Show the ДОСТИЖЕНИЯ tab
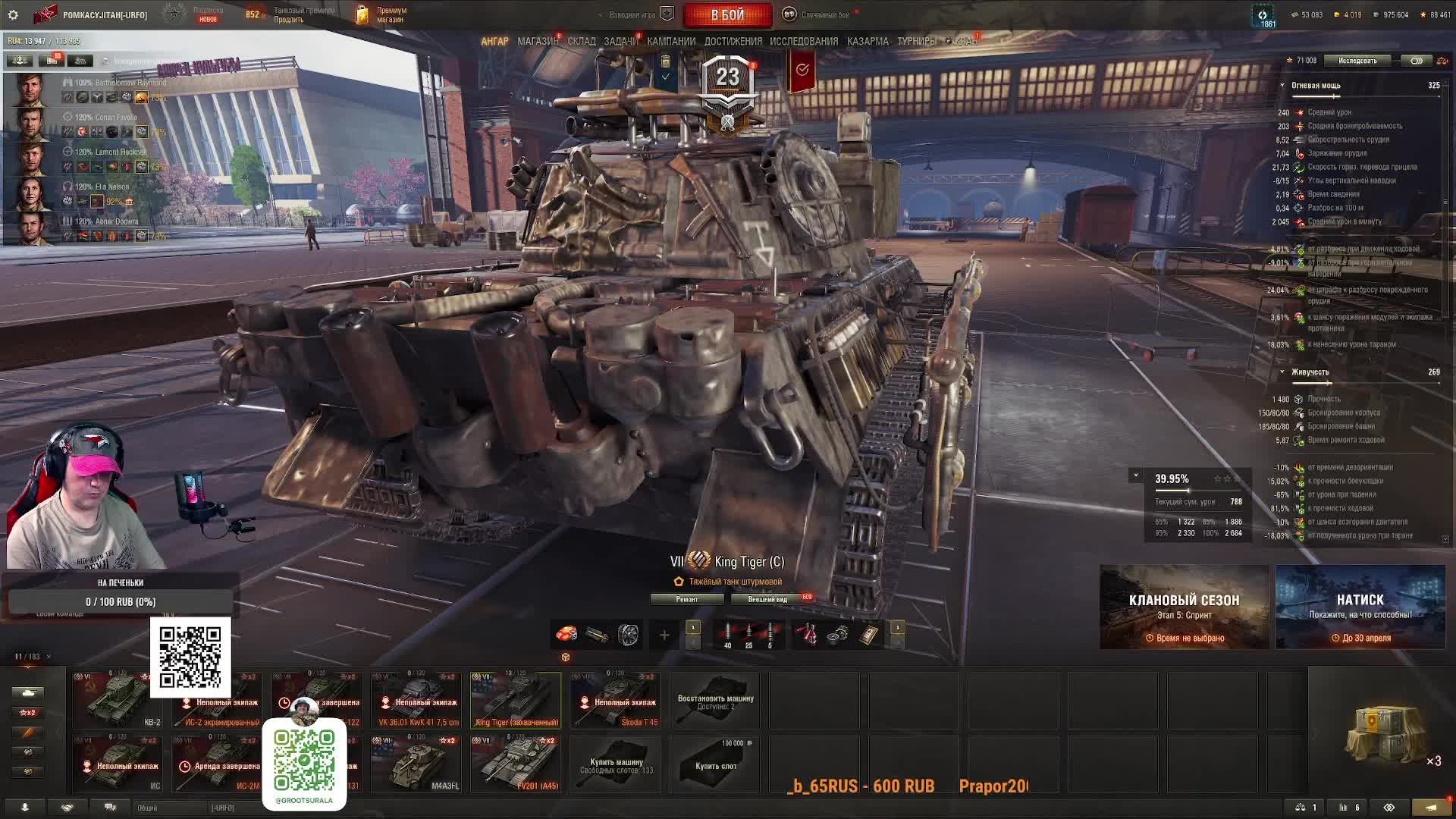This screenshot has width=1456, height=819. [x=733, y=42]
